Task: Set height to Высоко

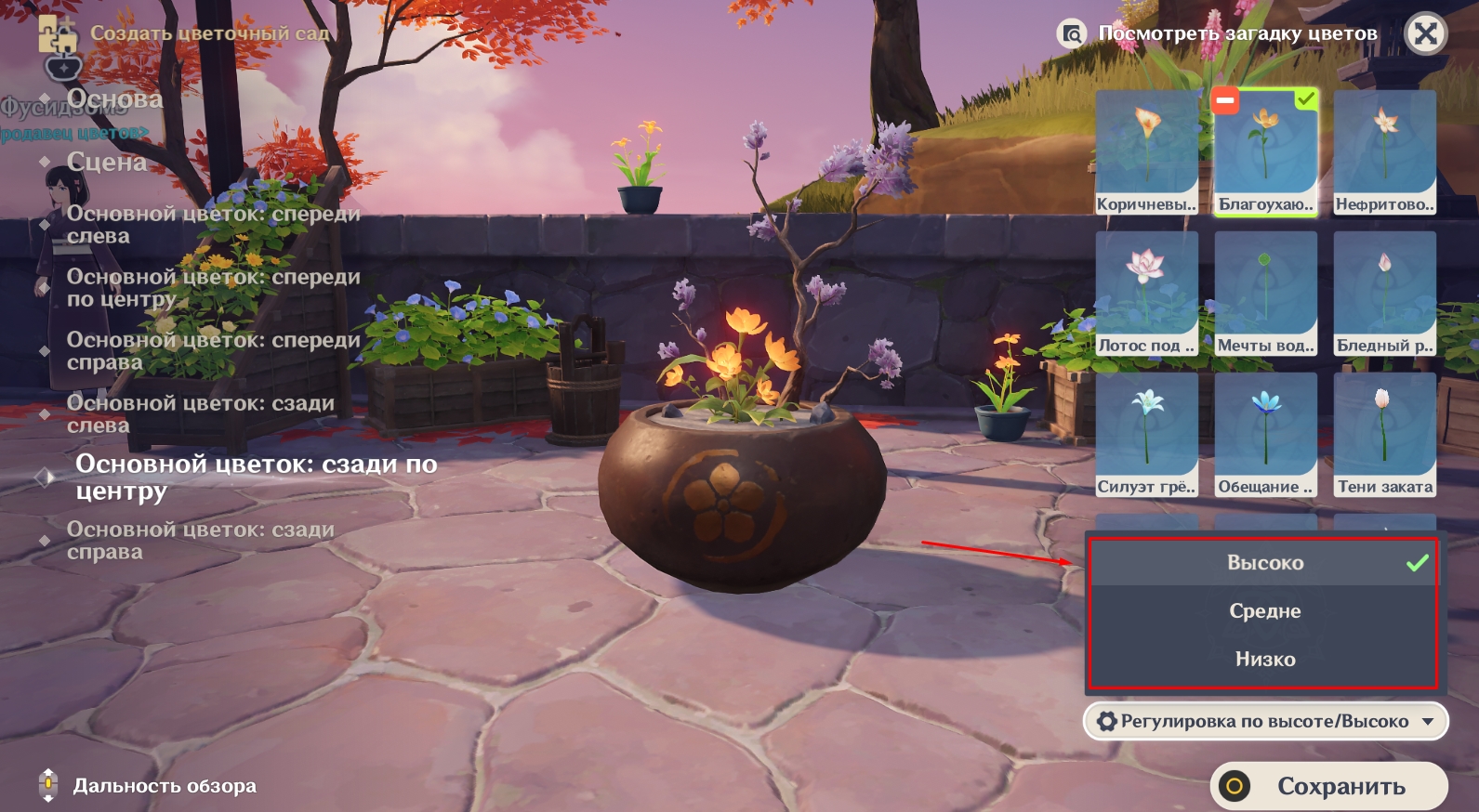Action: (1264, 563)
